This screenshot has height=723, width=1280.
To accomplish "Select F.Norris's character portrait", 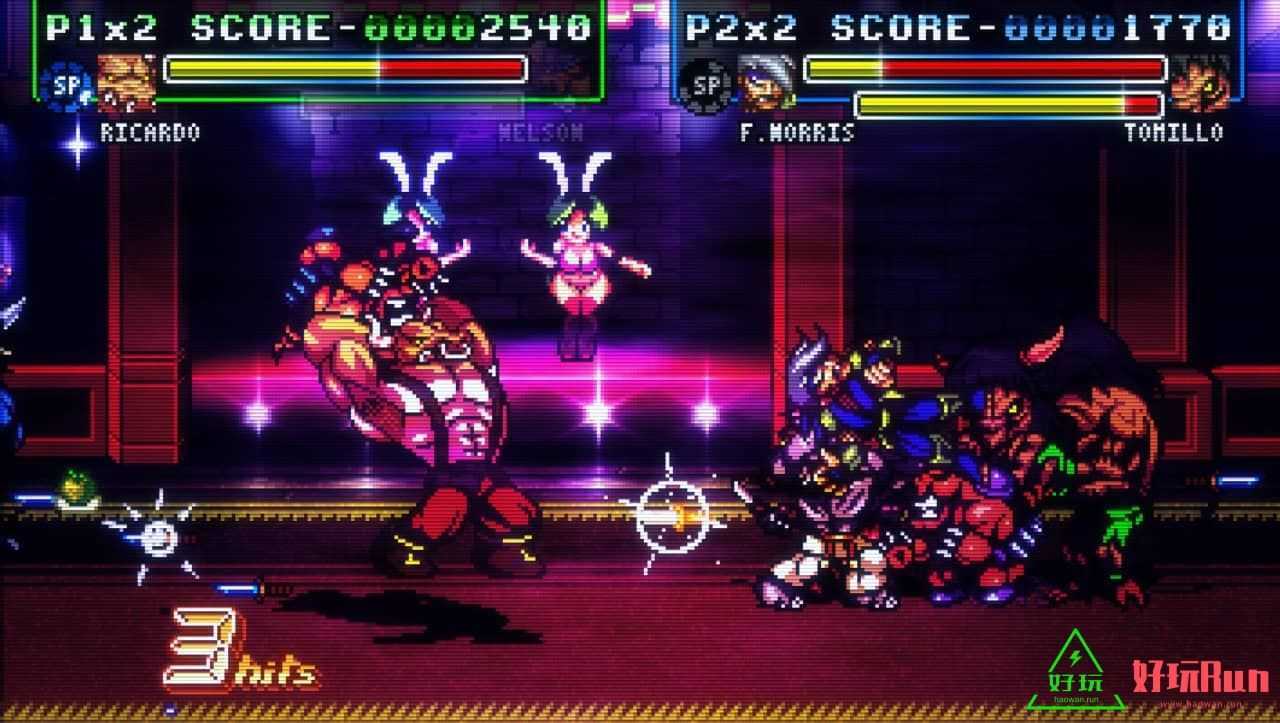I will pyautogui.click(x=768, y=84).
